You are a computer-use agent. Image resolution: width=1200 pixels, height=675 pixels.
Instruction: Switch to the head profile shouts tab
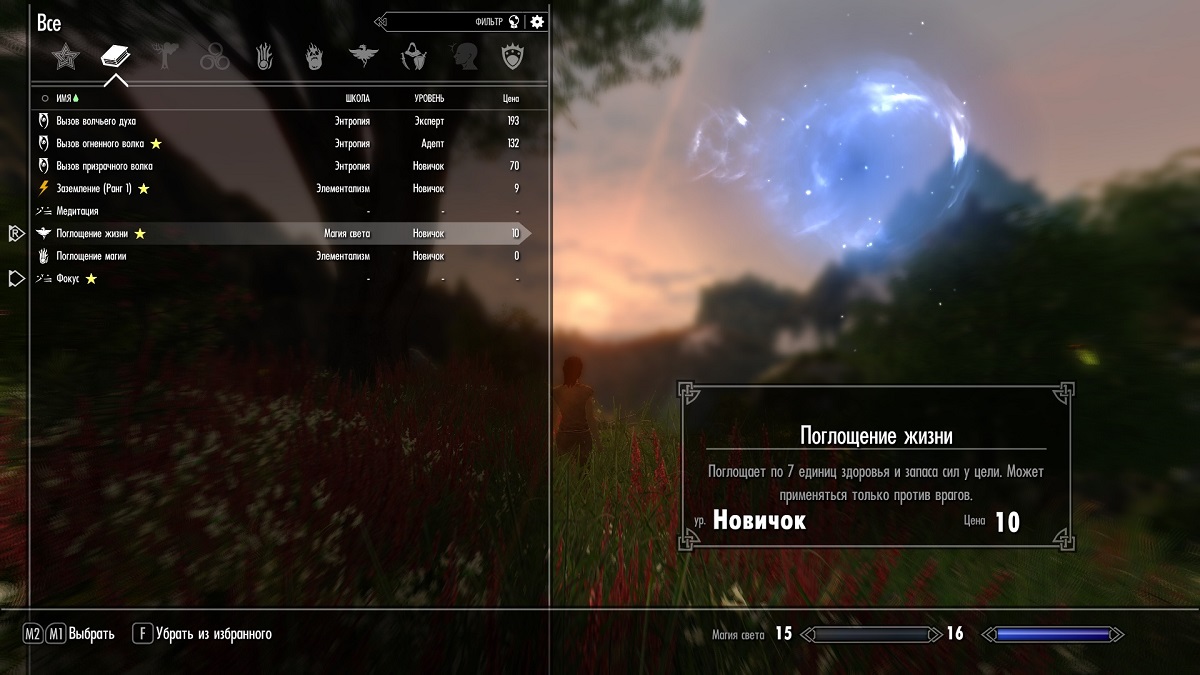click(462, 56)
